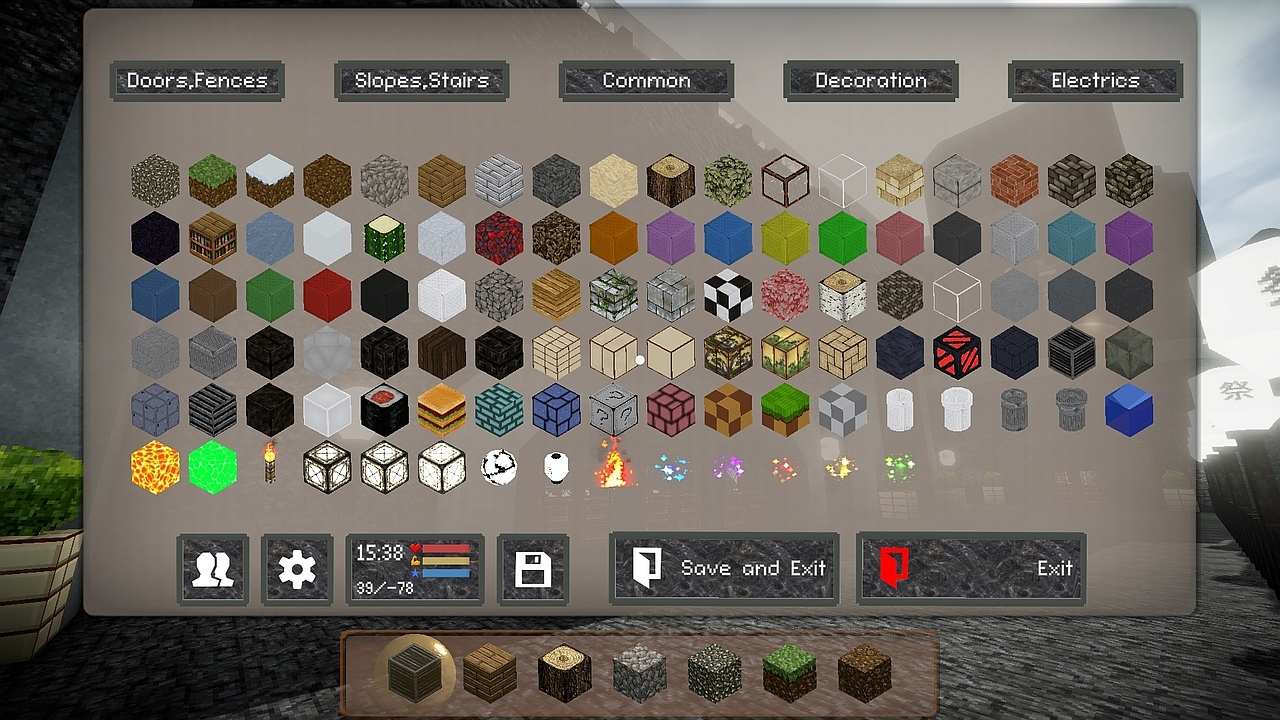Viewport: 1280px width, 720px height.
Task: Choose the black and white checkered block
Action: click(x=727, y=294)
